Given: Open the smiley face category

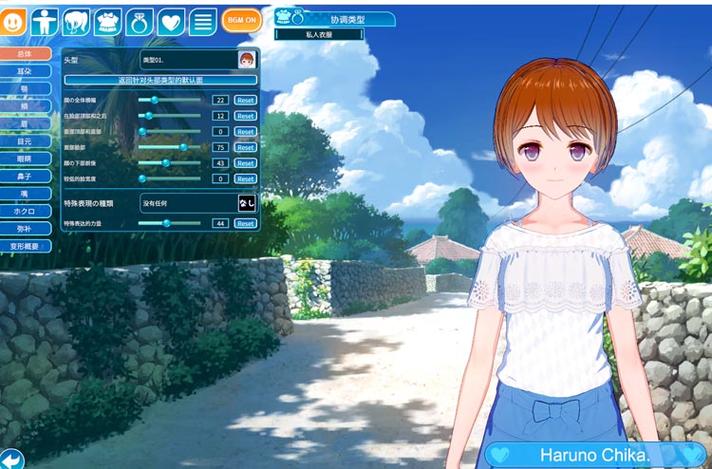Looking at the screenshot, I should coord(14,20).
